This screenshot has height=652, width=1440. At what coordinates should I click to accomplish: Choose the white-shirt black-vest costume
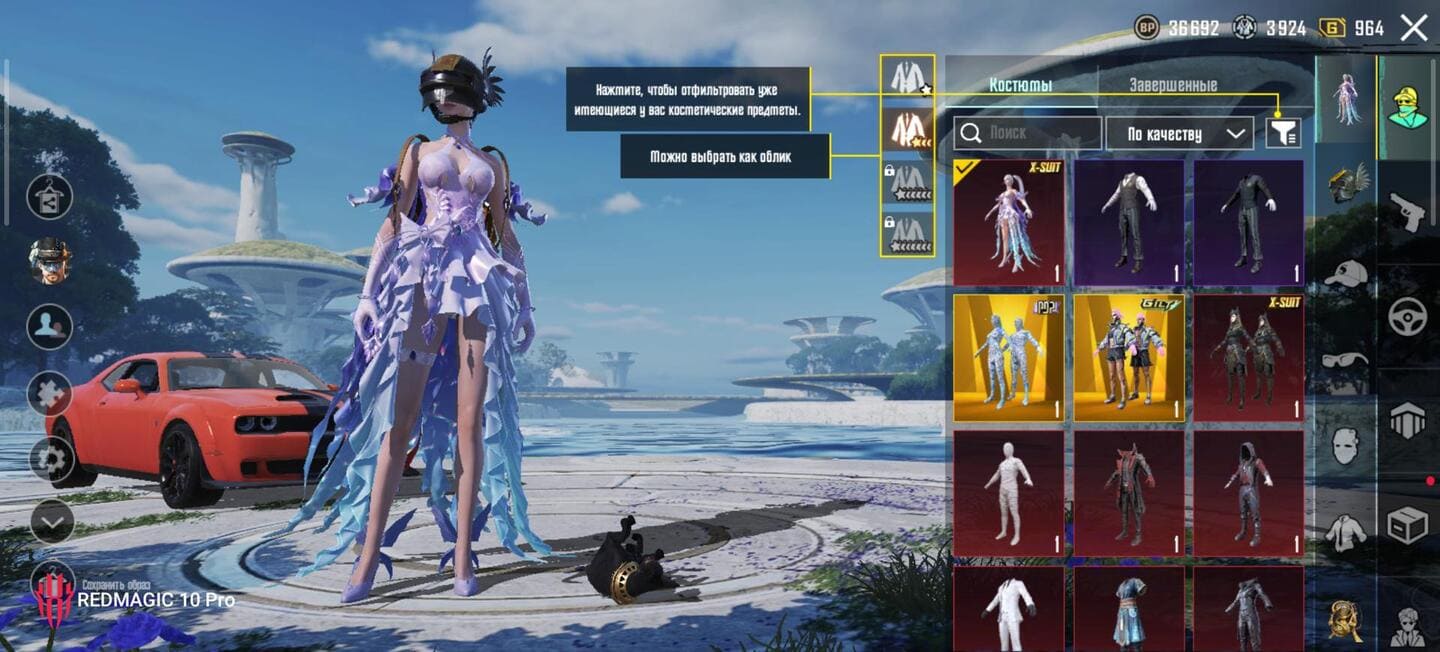click(1129, 223)
